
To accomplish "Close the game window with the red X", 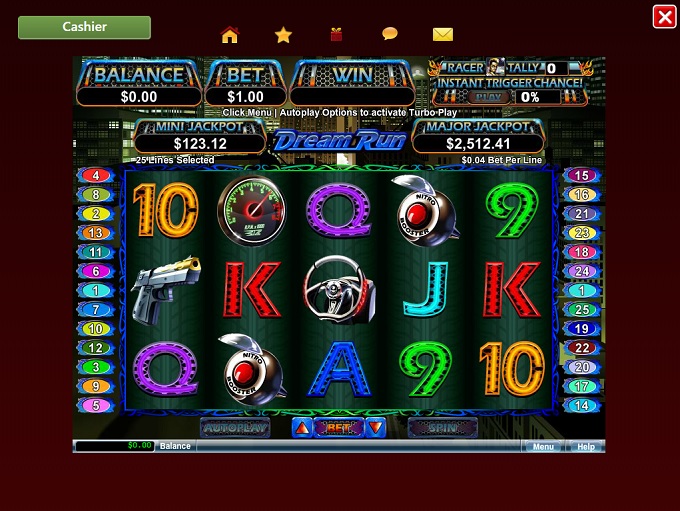I will 664,16.
